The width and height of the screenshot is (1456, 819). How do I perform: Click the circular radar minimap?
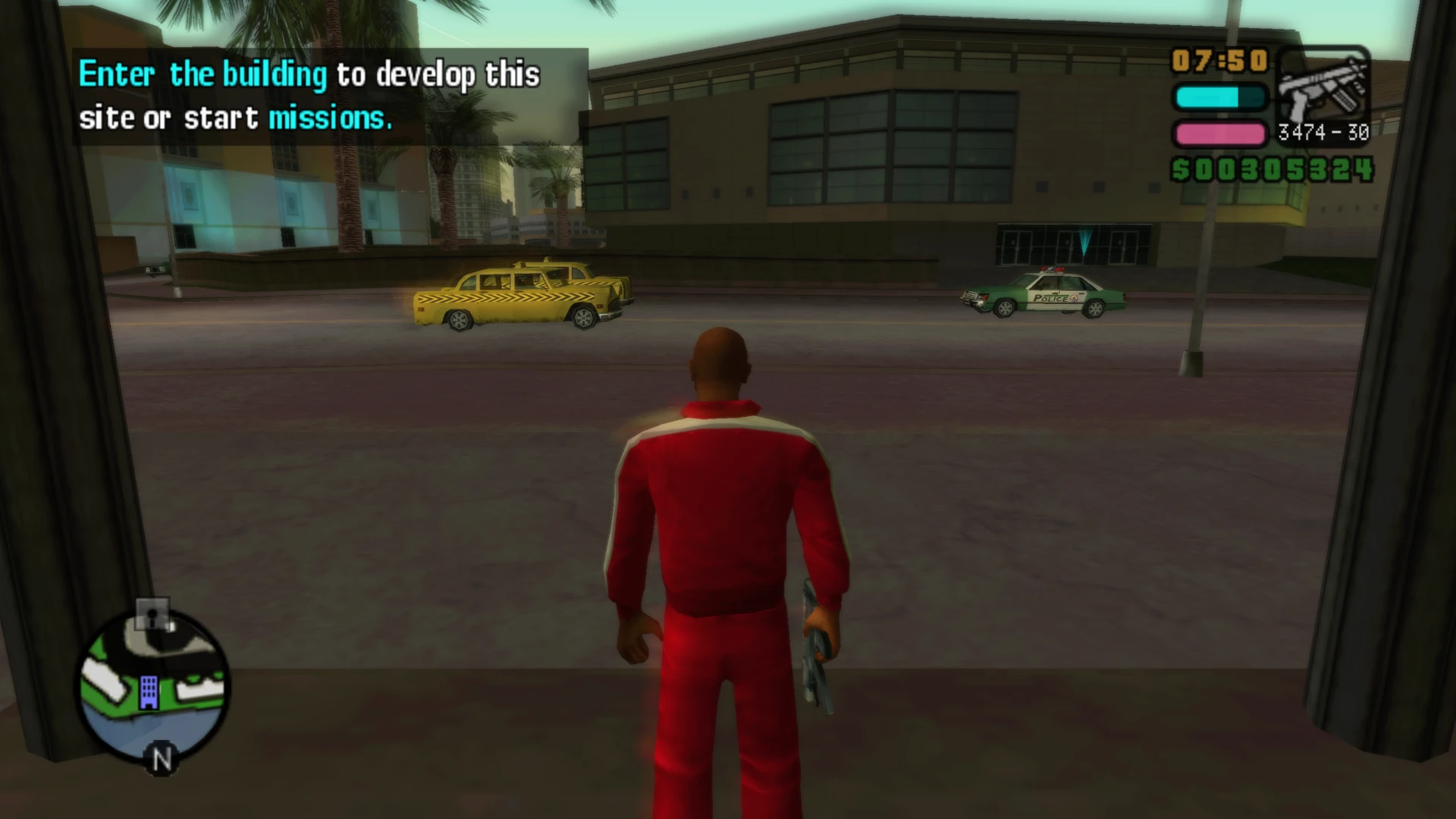tap(153, 685)
